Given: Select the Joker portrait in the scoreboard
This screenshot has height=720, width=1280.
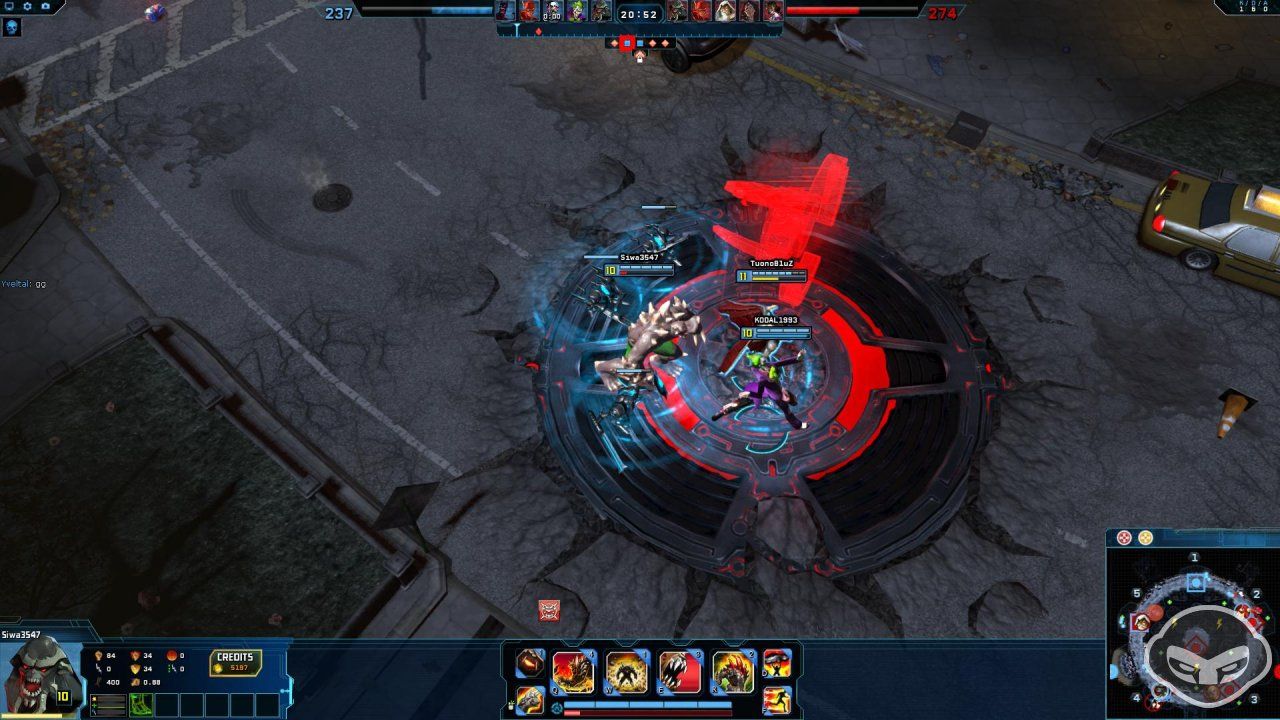Looking at the screenshot, I should [x=576, y=13].
